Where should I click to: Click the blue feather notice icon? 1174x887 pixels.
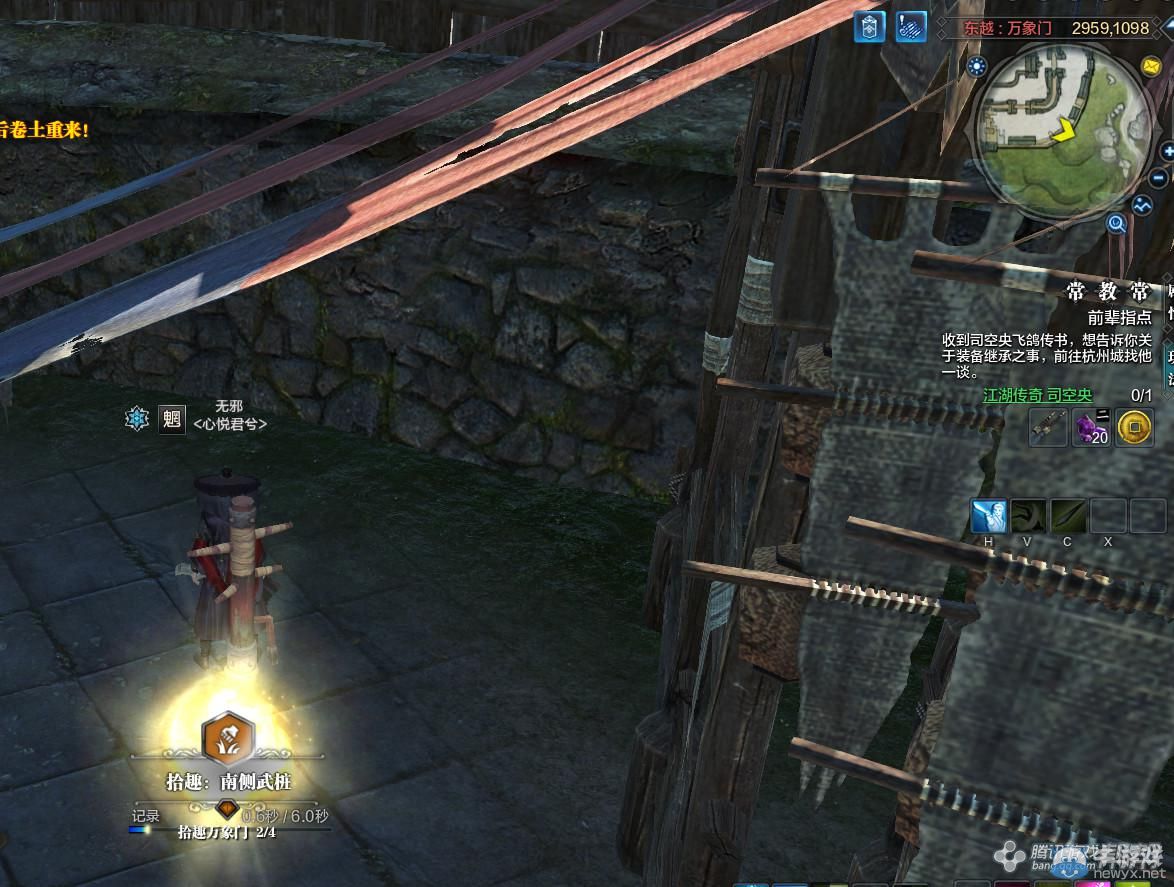(910, 27)
